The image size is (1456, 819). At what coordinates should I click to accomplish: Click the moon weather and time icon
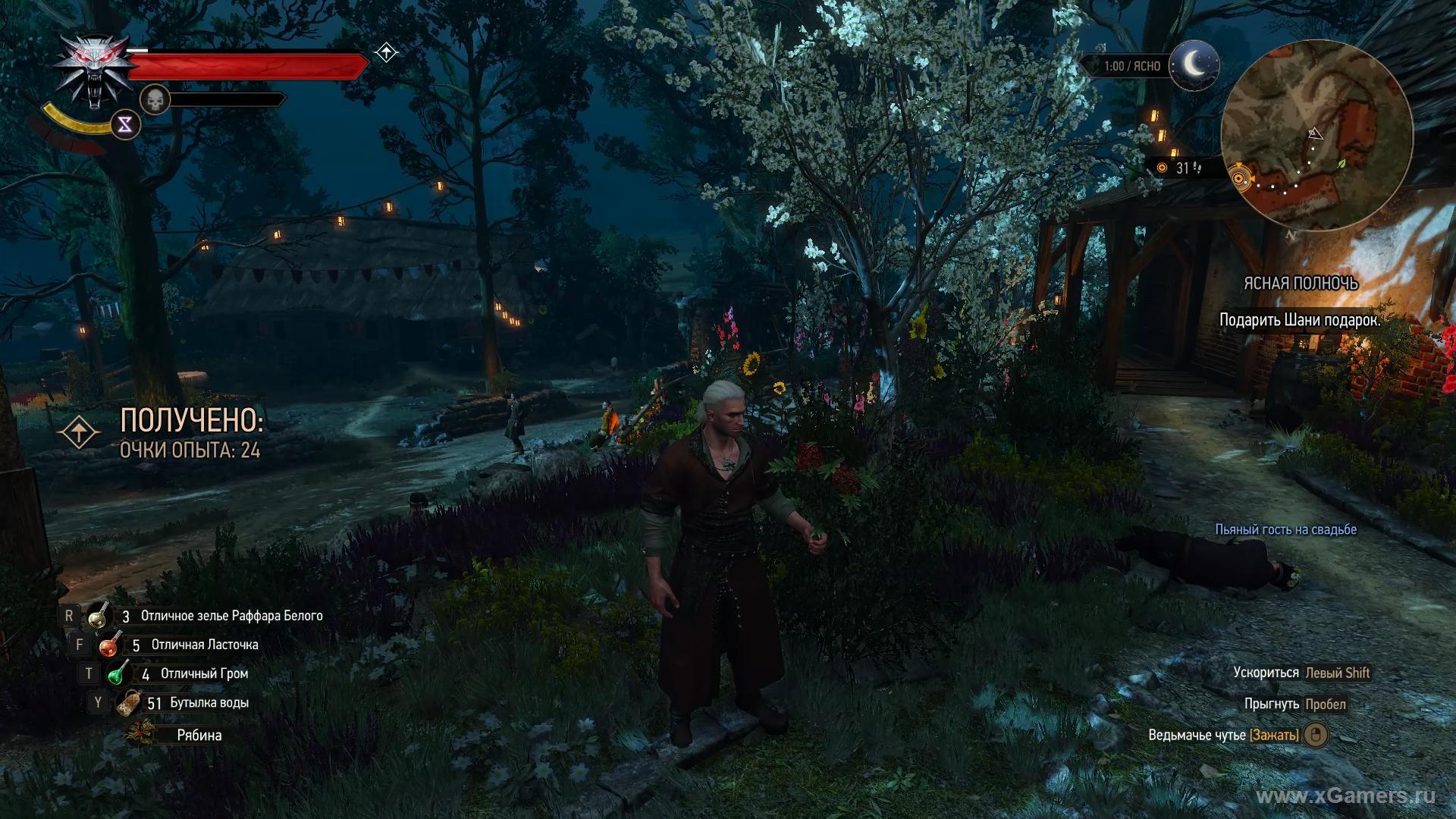1194,65
